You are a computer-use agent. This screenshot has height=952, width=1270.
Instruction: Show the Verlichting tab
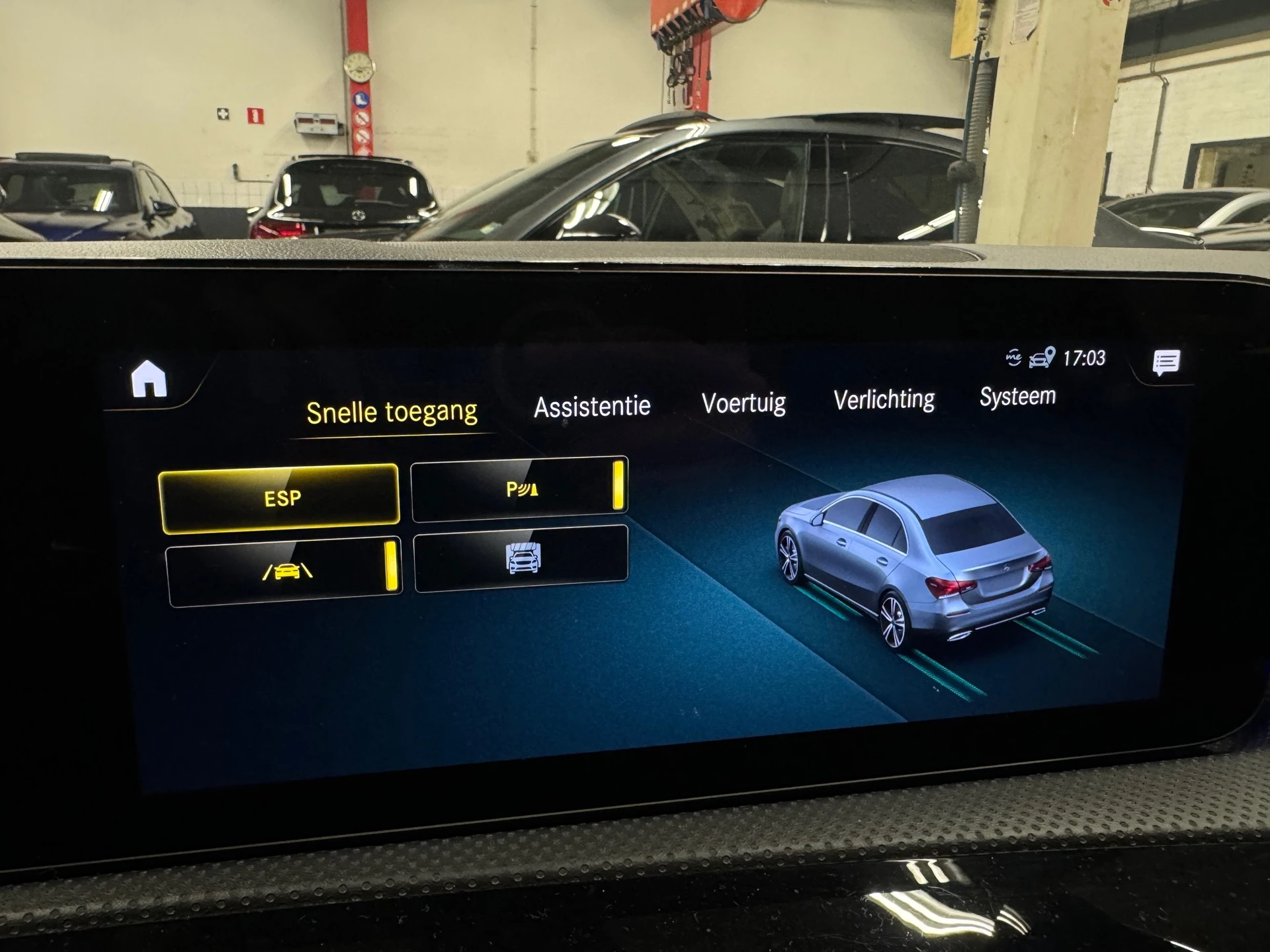[x=884, y=399]
